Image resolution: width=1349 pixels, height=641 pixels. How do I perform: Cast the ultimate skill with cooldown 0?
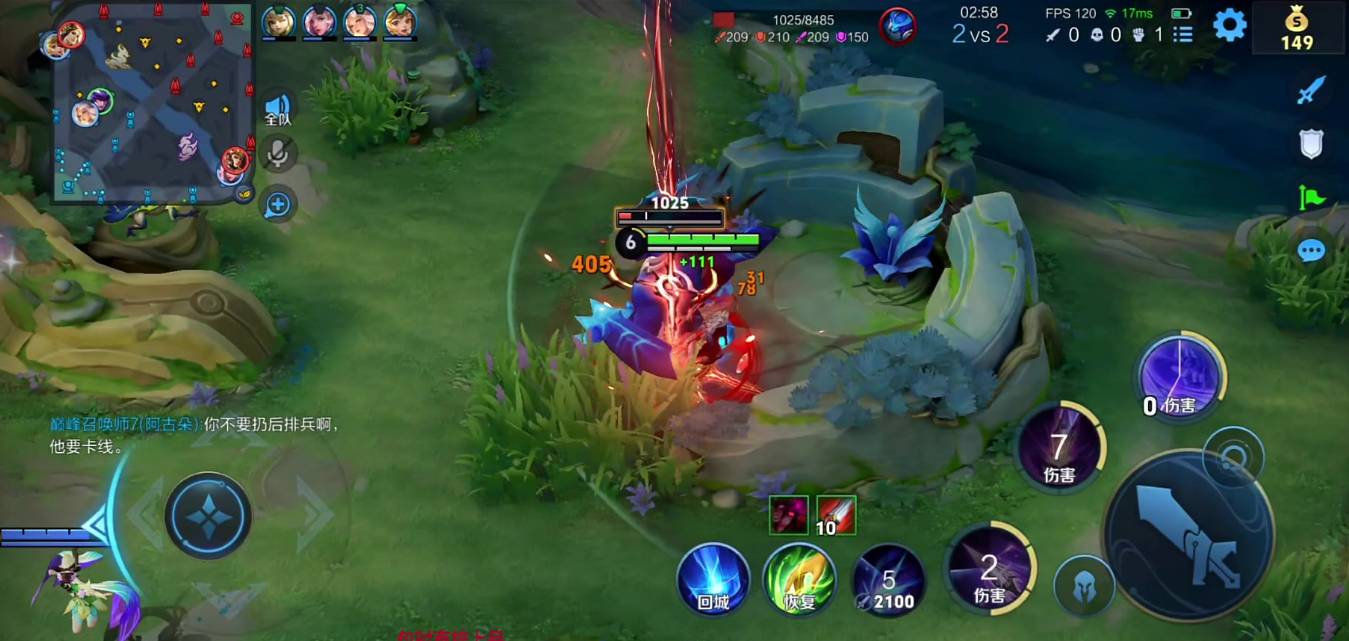1180,376
